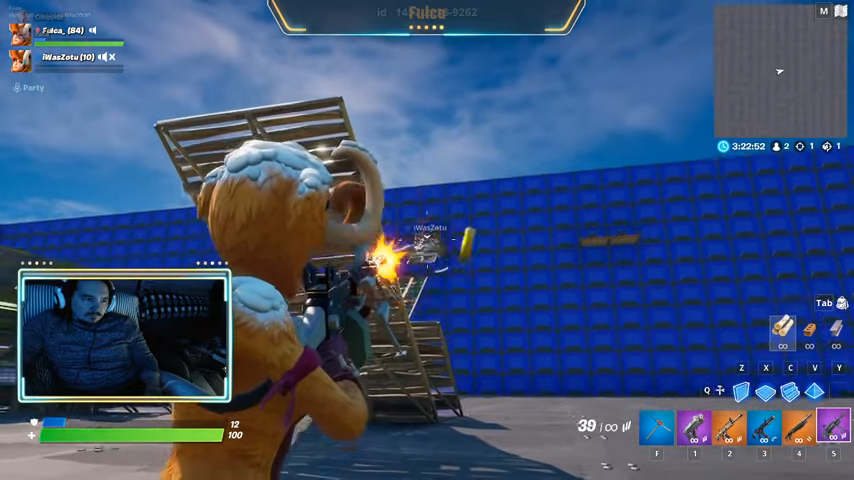
Task: Click the streamer webcam overlay
Action: [125, 335]
